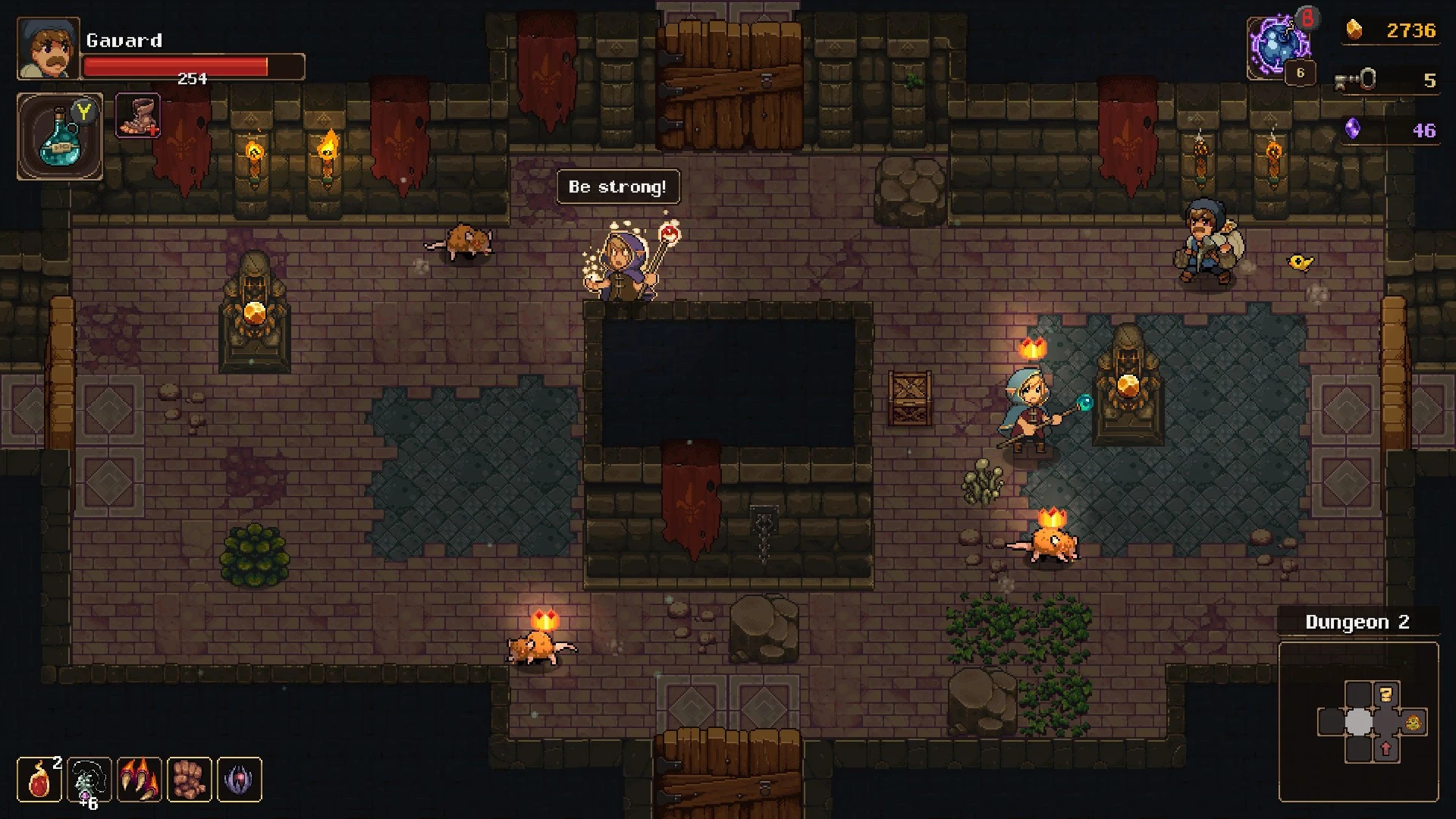Select the red arrow room on minimap
The image size is (1456, 819).
1386,749
